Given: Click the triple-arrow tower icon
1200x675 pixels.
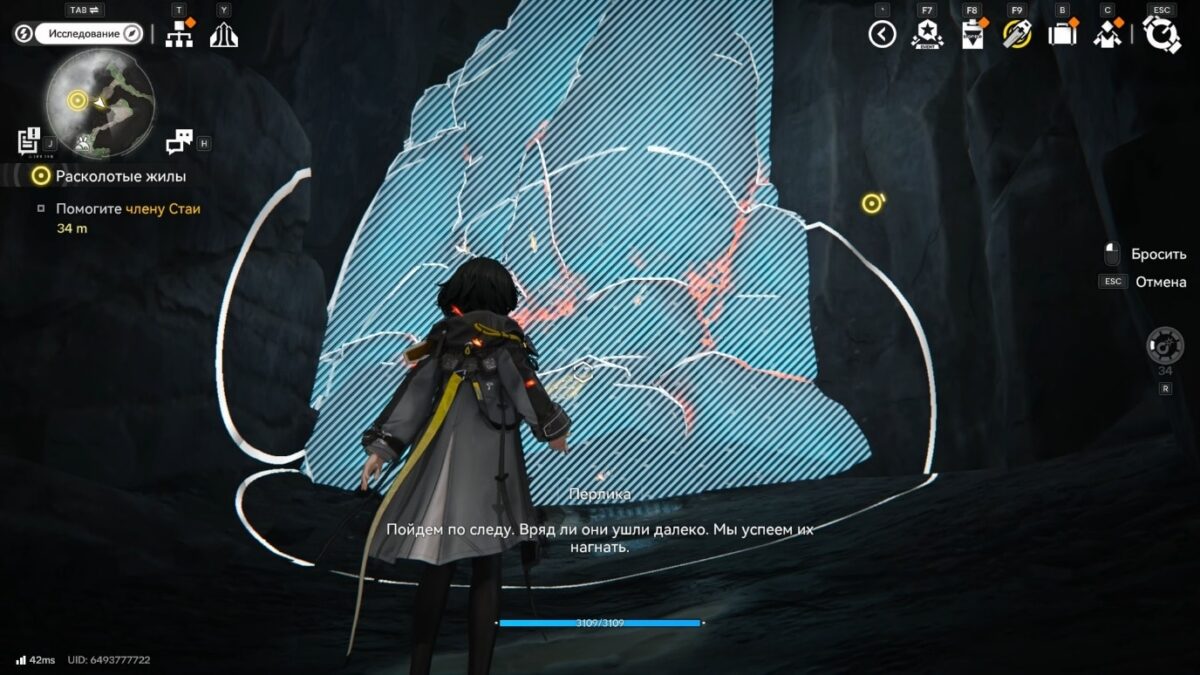Looking at the screenshot, I should pos(223,35).
